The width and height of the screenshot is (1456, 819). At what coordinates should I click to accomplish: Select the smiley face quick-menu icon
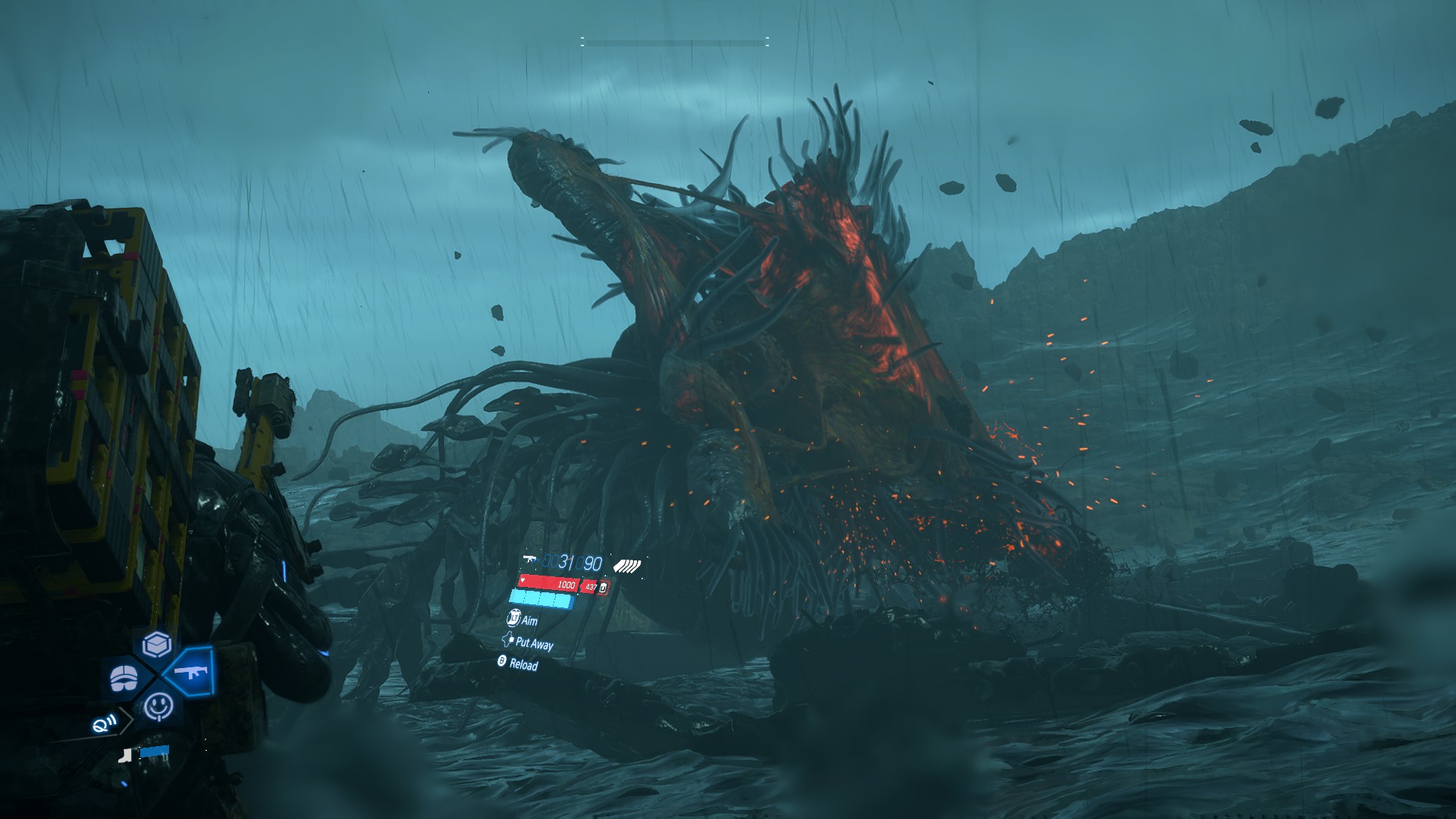pos(158,707)
